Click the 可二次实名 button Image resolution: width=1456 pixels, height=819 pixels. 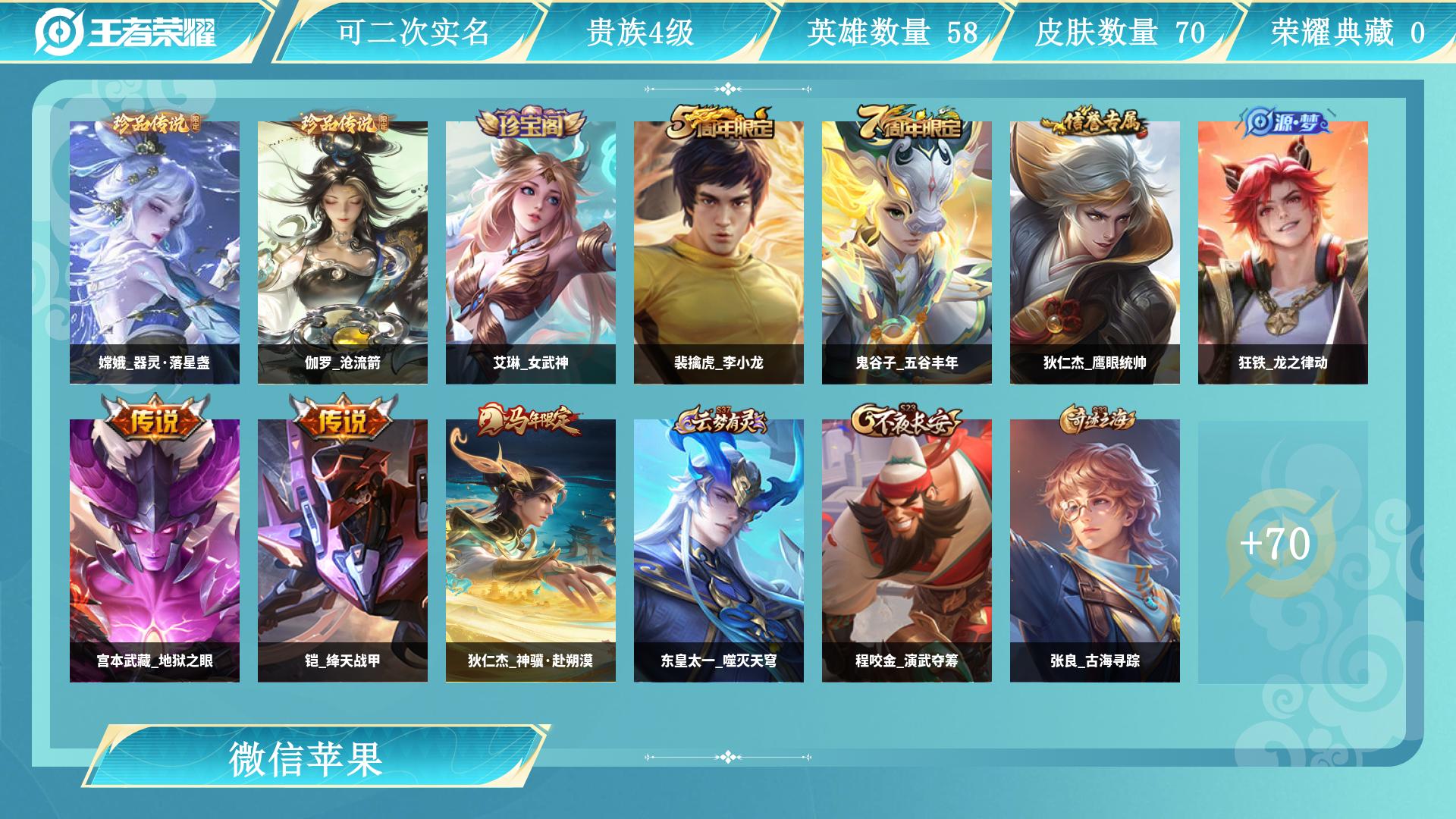click(413, 33)
